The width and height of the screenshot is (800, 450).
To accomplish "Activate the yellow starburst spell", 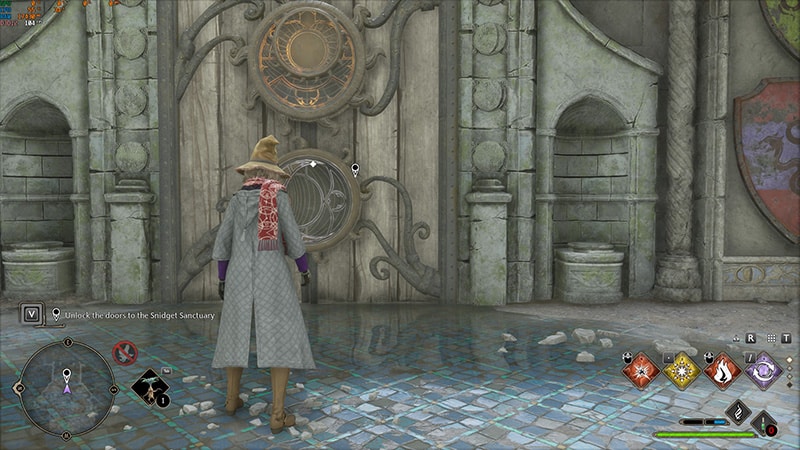I will [681, 369].
